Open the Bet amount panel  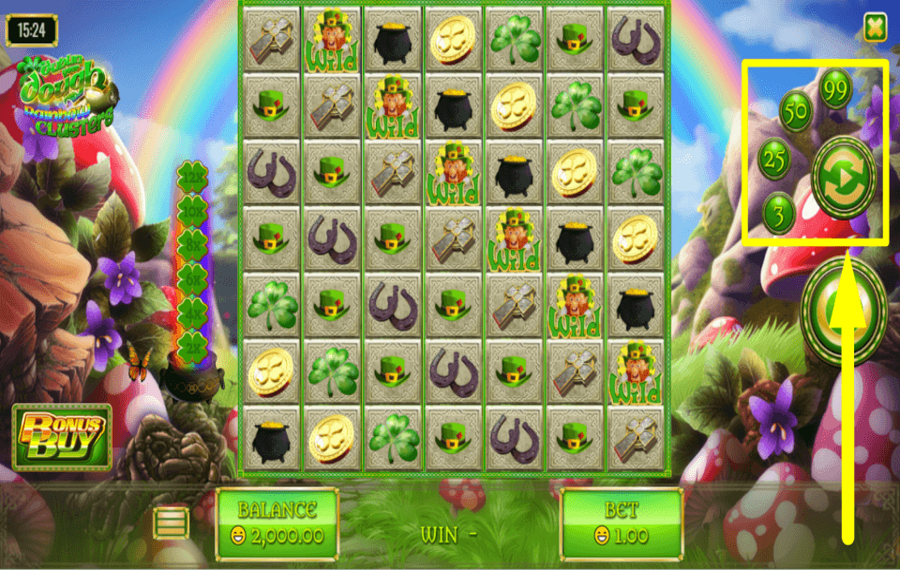(x=621, y=523)
